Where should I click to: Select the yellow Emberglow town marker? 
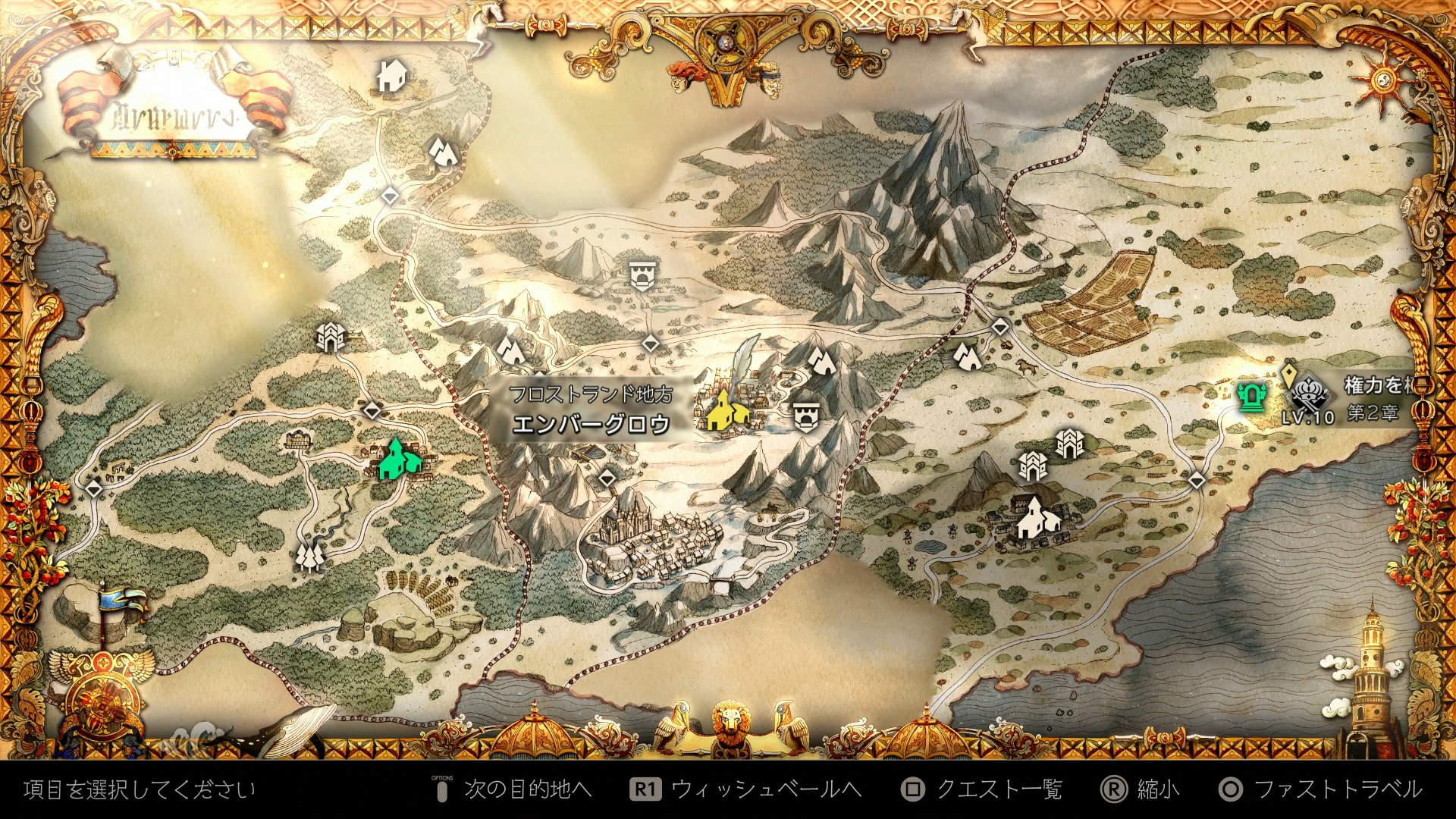(x=725, y=411)
